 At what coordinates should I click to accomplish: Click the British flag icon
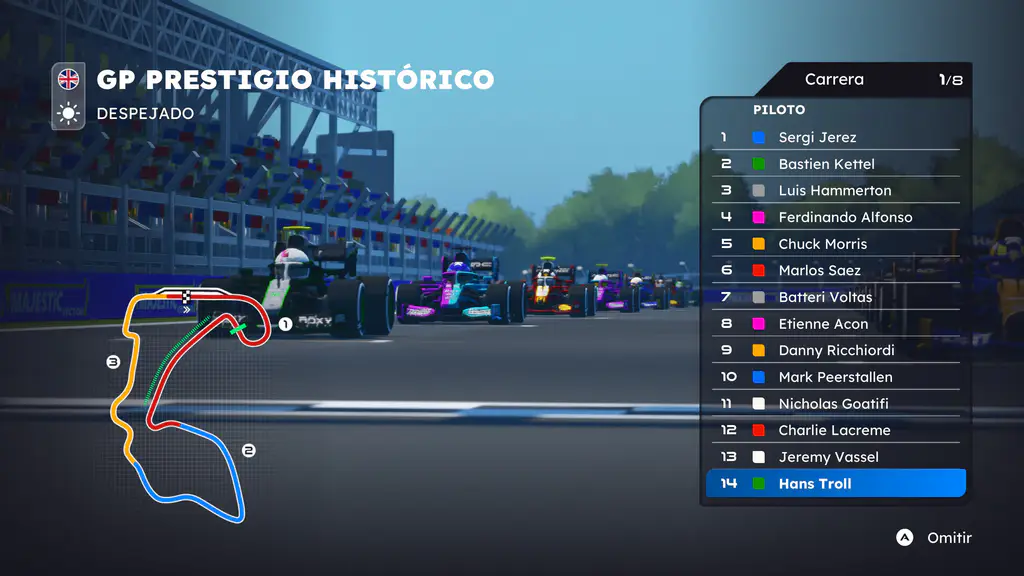click(69, 79)
